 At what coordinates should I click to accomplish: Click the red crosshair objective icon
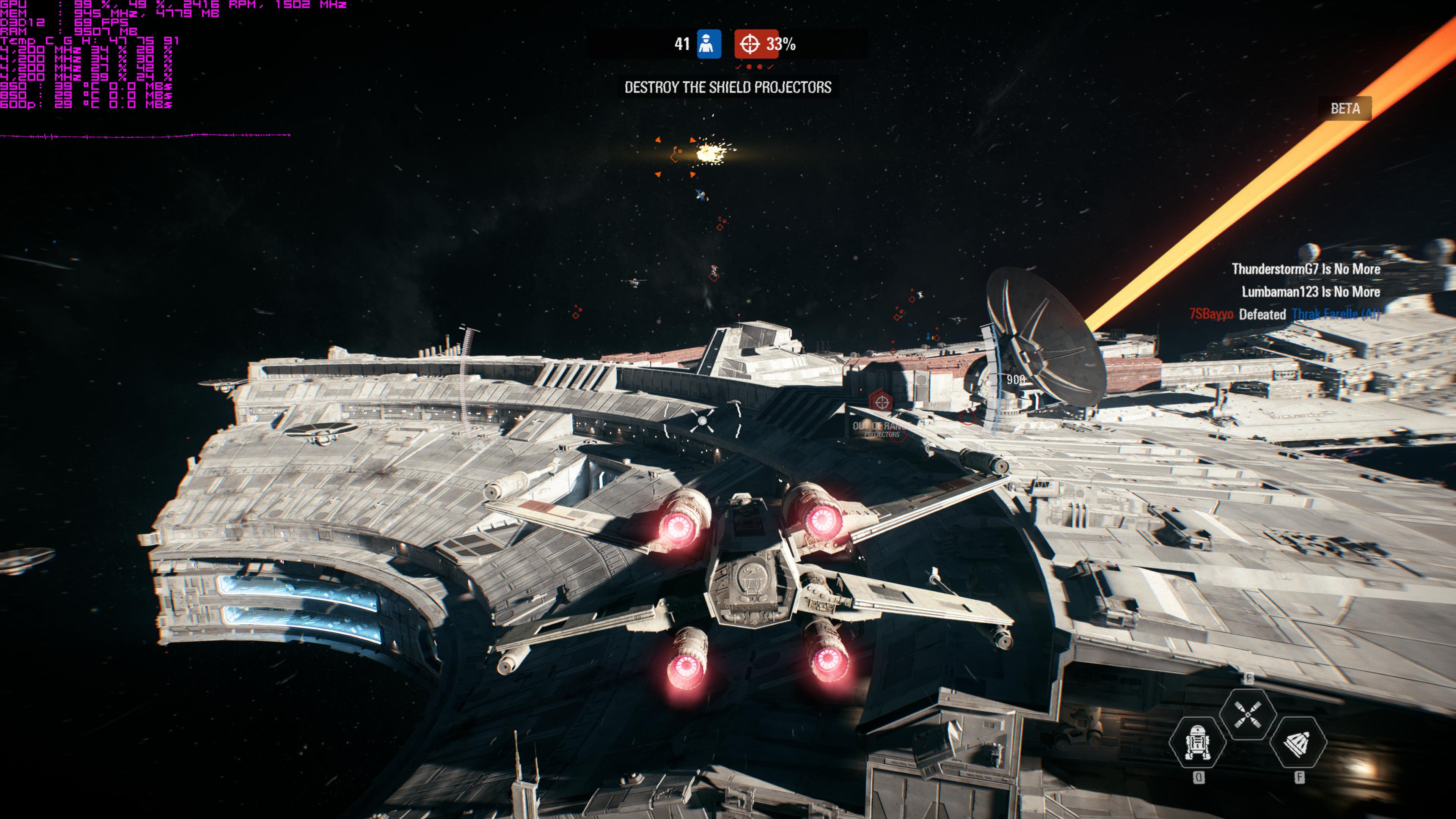[x=749, y=44]
